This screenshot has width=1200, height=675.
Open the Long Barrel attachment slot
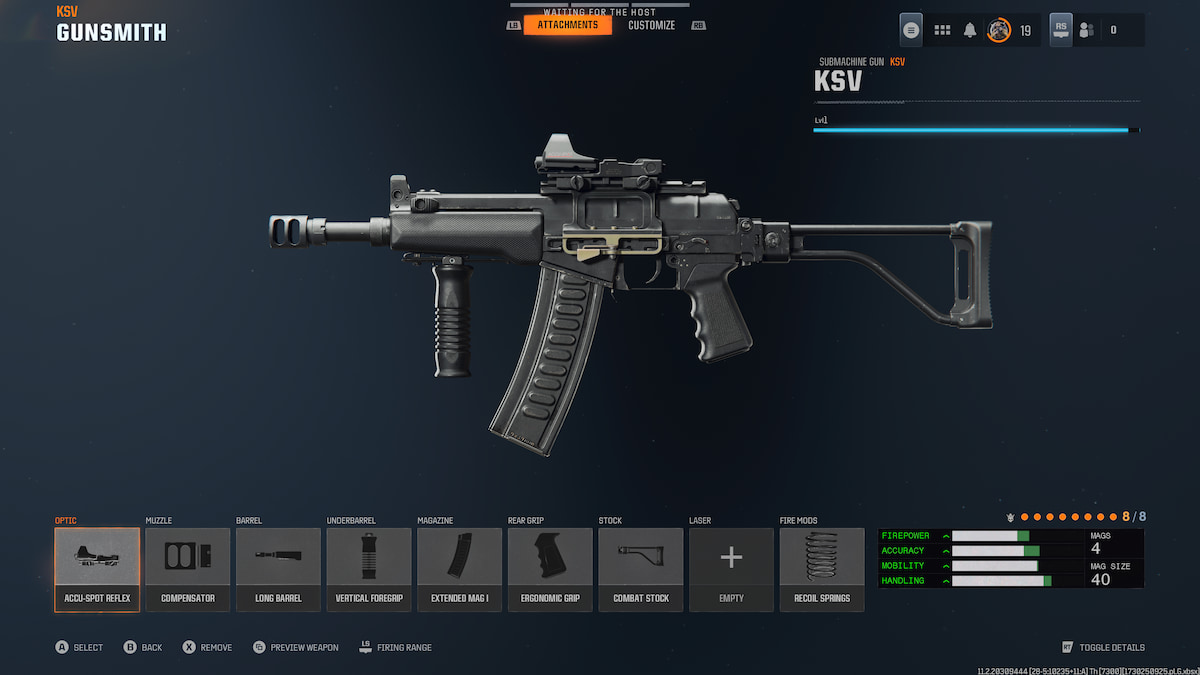click(278, 568)
